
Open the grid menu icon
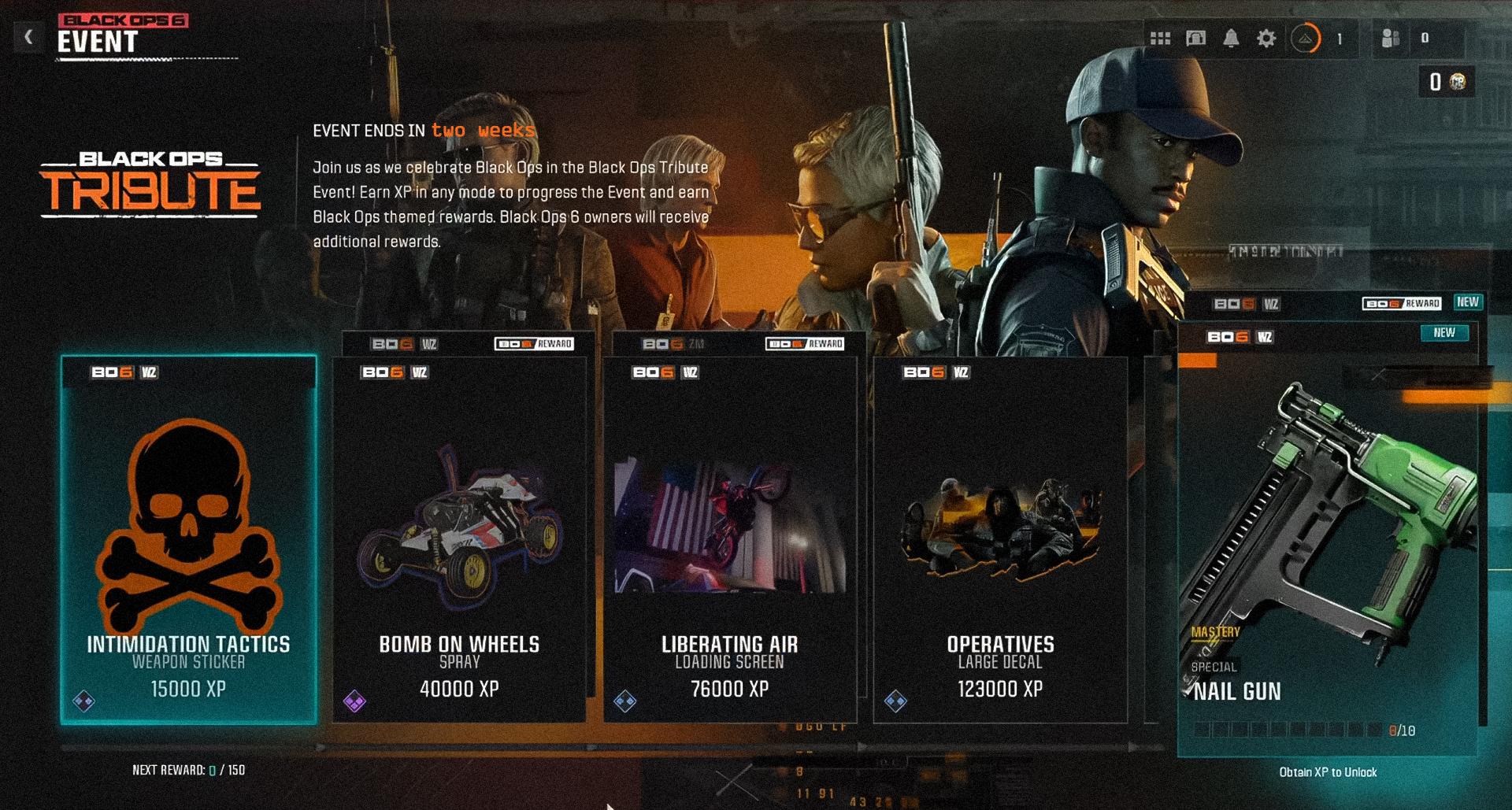click(x=1160, y=39)
